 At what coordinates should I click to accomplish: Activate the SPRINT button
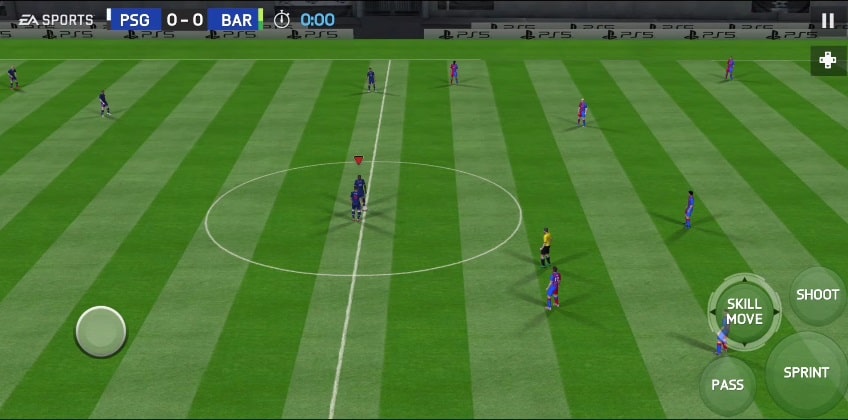pyautogui.click(x=806, y=373)
